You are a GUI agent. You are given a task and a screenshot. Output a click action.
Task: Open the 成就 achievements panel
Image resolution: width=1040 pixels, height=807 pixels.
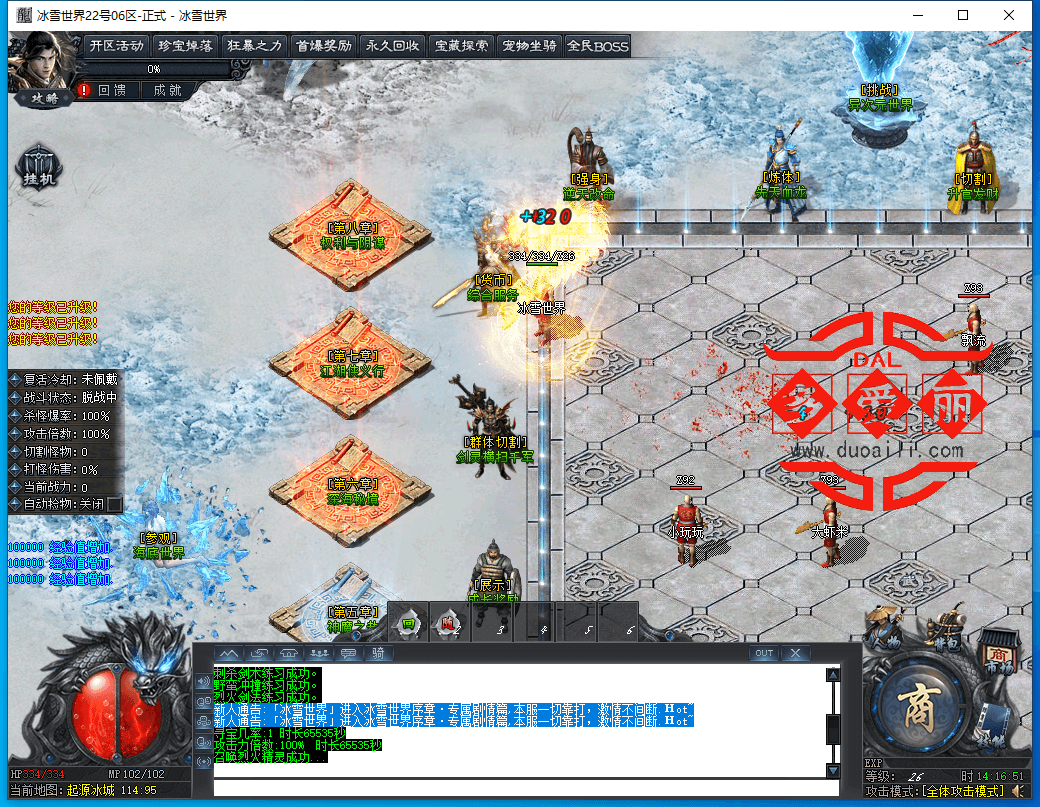click(167, 90)
